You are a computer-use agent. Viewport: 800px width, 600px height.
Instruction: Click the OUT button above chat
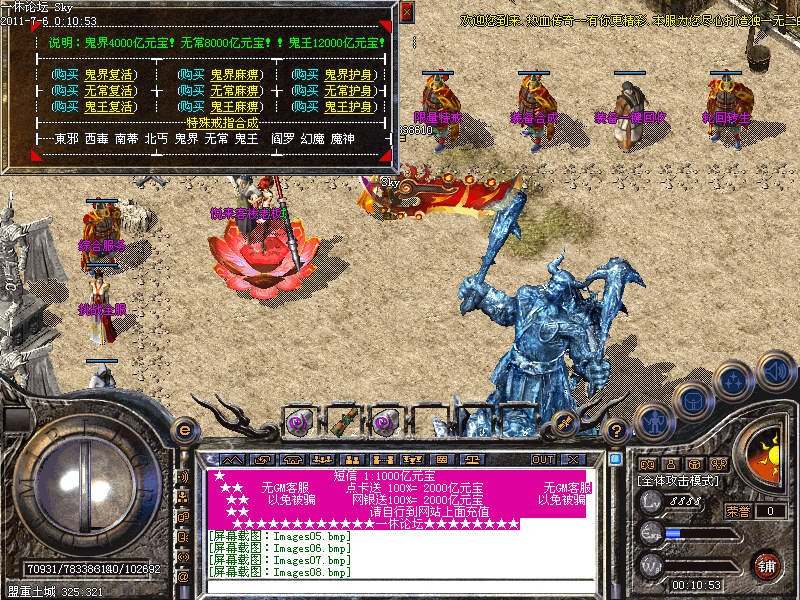[x=542, y=459]
